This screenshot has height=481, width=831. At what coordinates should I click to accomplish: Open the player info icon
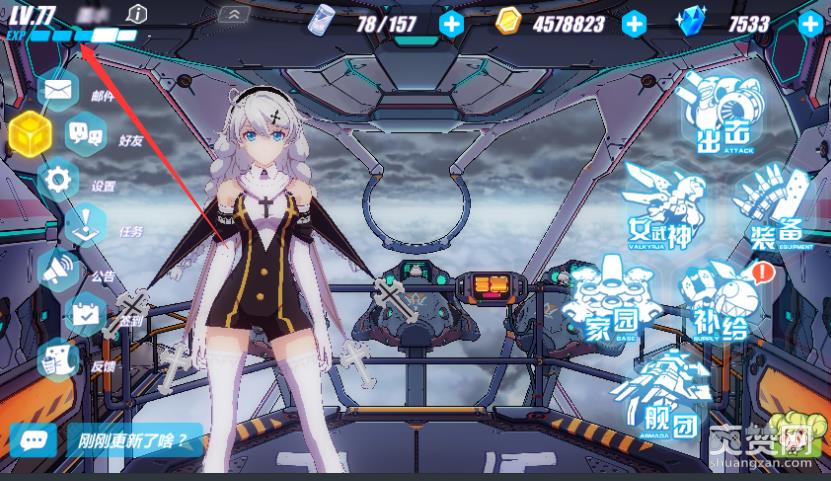138,13
